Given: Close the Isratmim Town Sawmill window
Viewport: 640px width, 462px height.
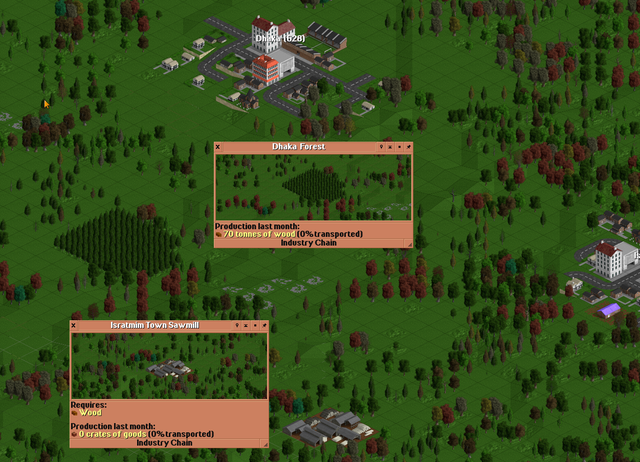Looking at the screenshot, I should [x=74, y=325].
